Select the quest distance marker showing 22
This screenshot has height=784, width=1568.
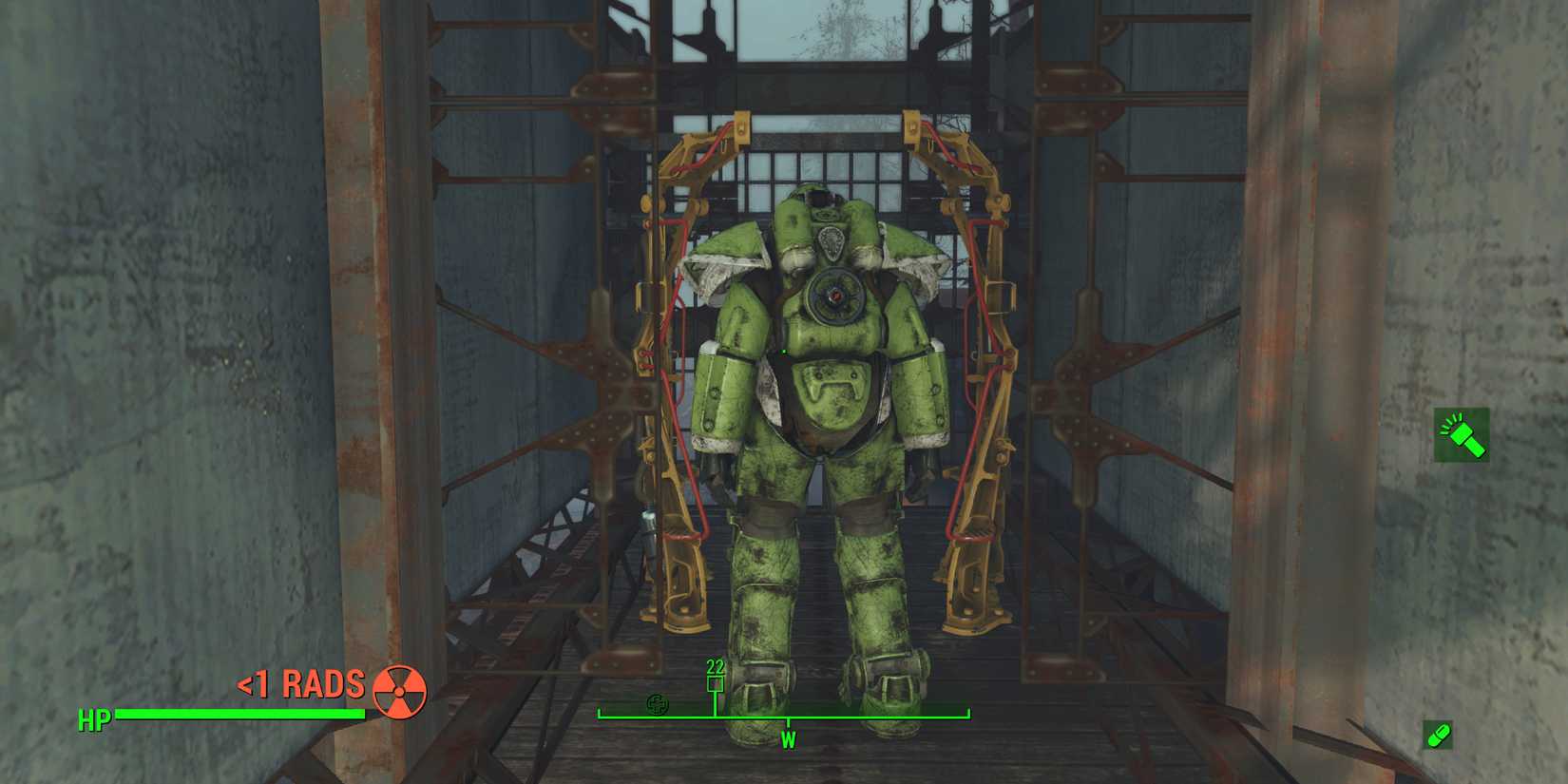click(715, 668)
